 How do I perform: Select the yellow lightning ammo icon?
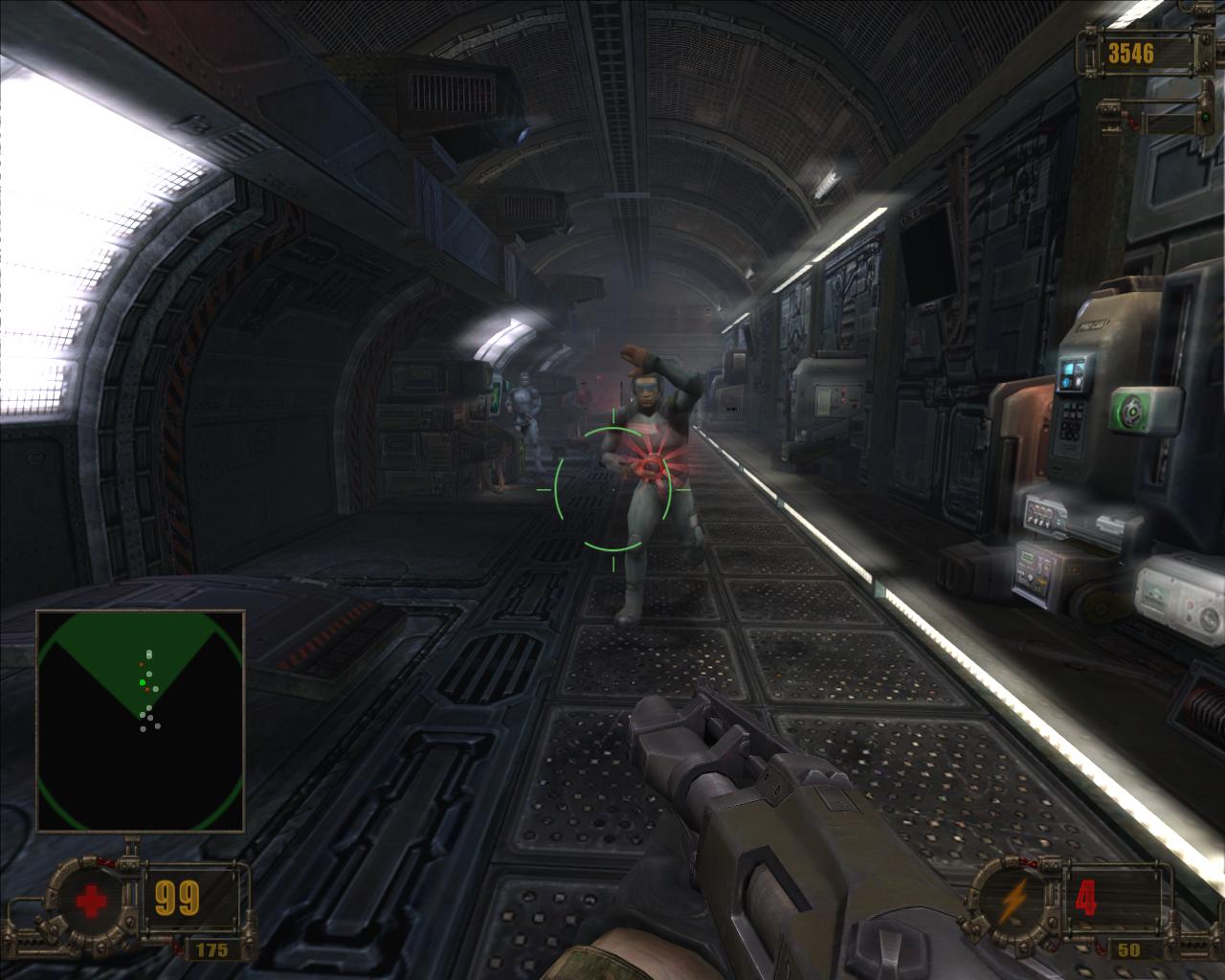[1013, 901]
